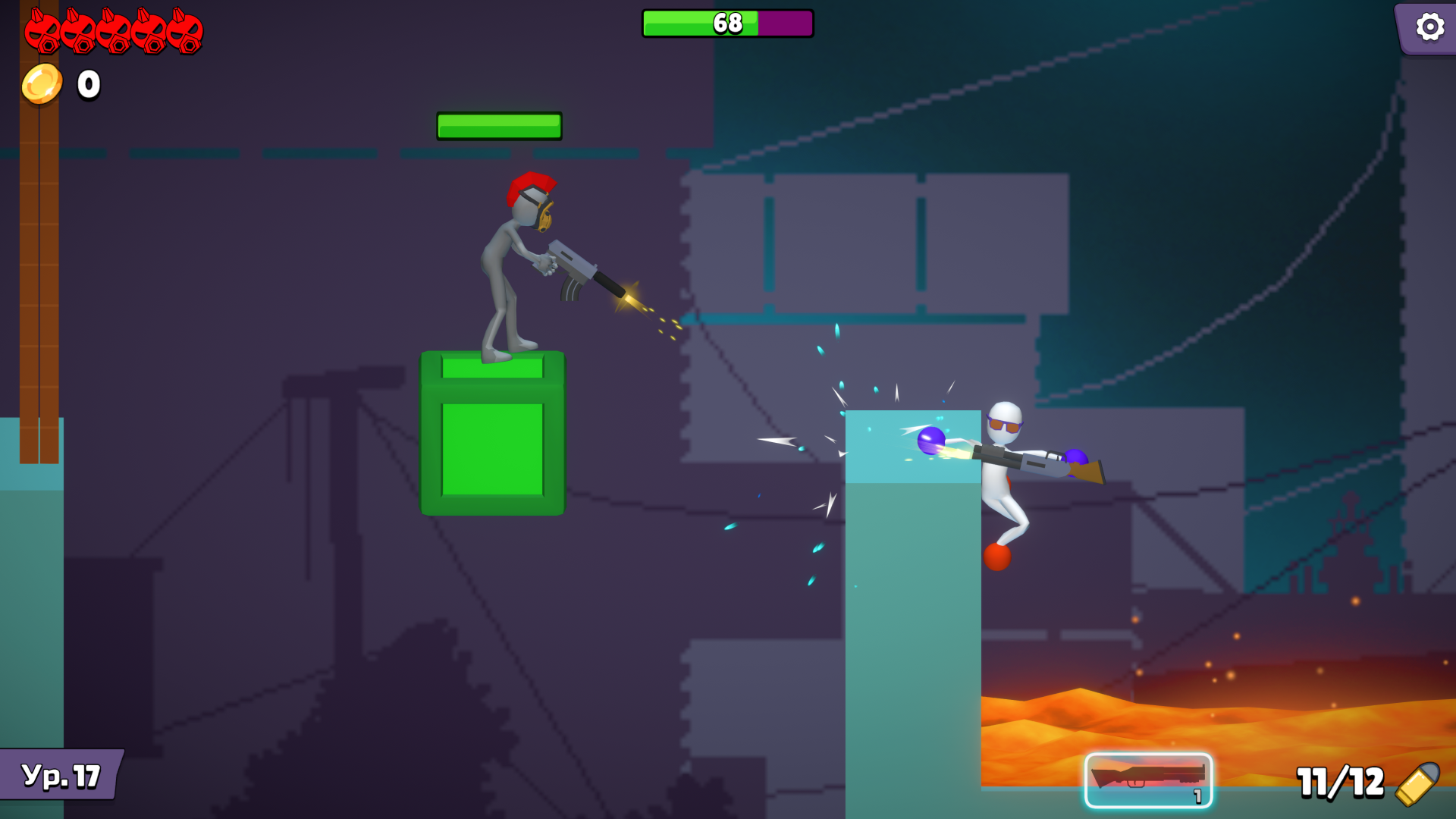Click the gold coin currency icon

[x=41, y=82]
